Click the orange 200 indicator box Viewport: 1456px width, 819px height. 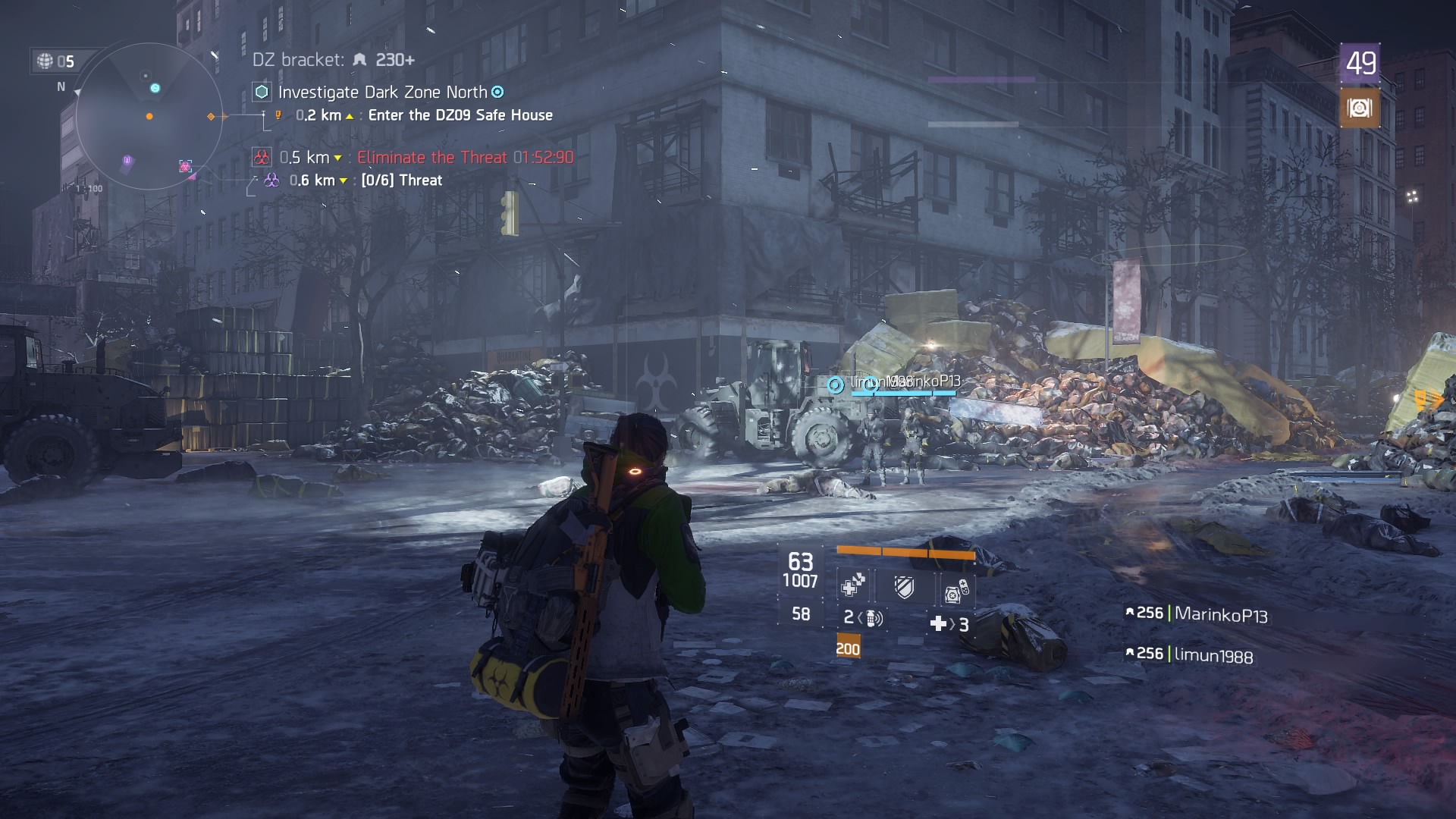pos(848,648)
